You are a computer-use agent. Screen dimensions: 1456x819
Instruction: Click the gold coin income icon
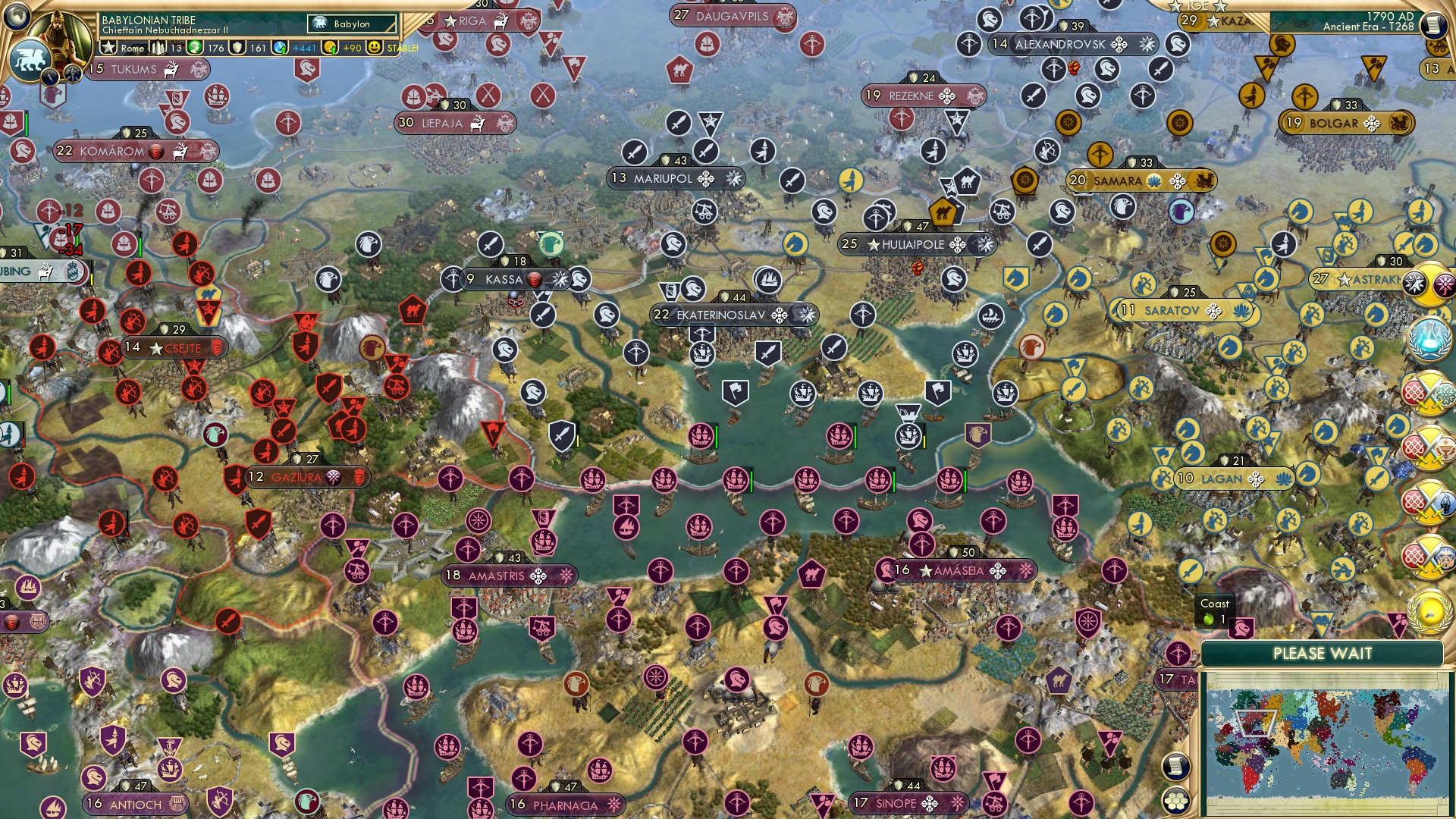tap(330, 48)
